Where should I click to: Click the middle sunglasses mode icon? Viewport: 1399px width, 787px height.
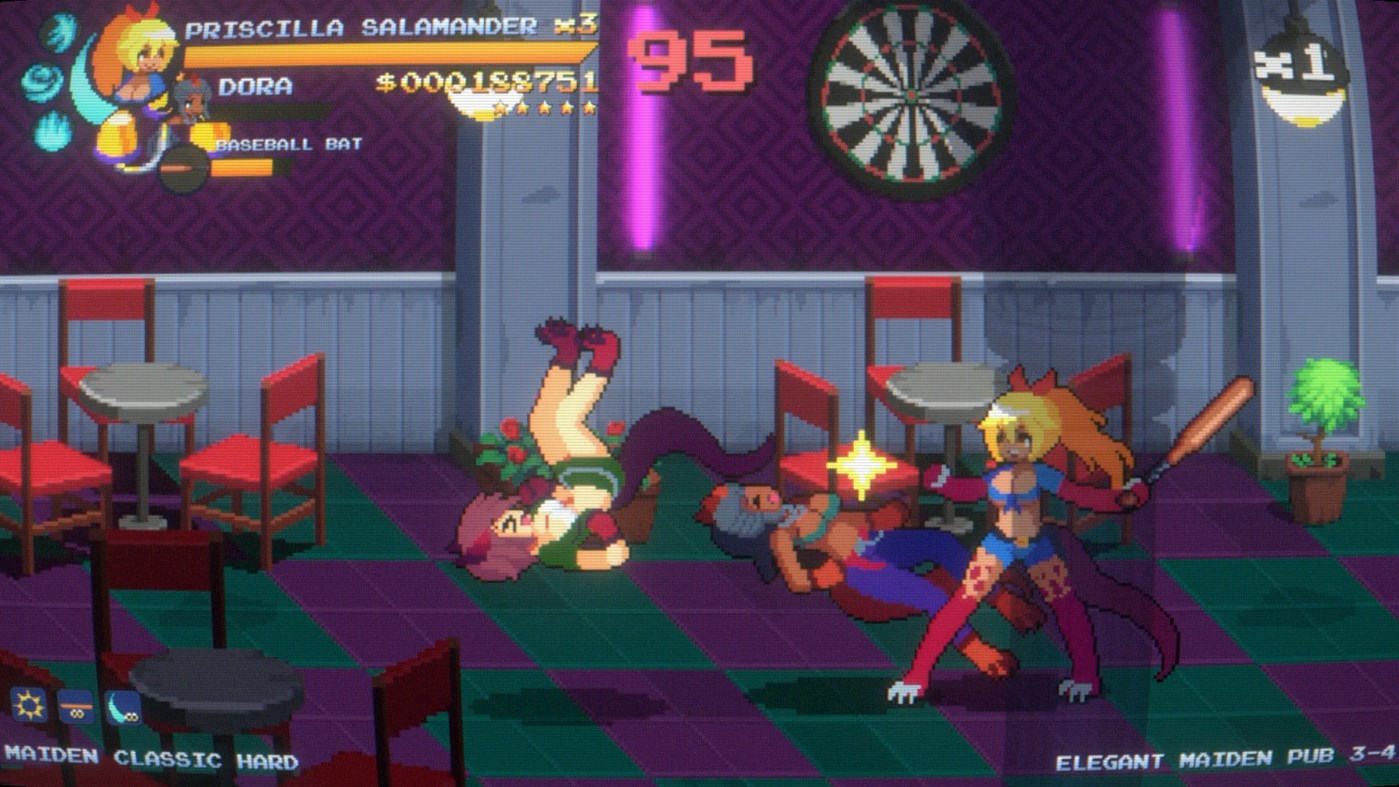[x=78, y=709]
